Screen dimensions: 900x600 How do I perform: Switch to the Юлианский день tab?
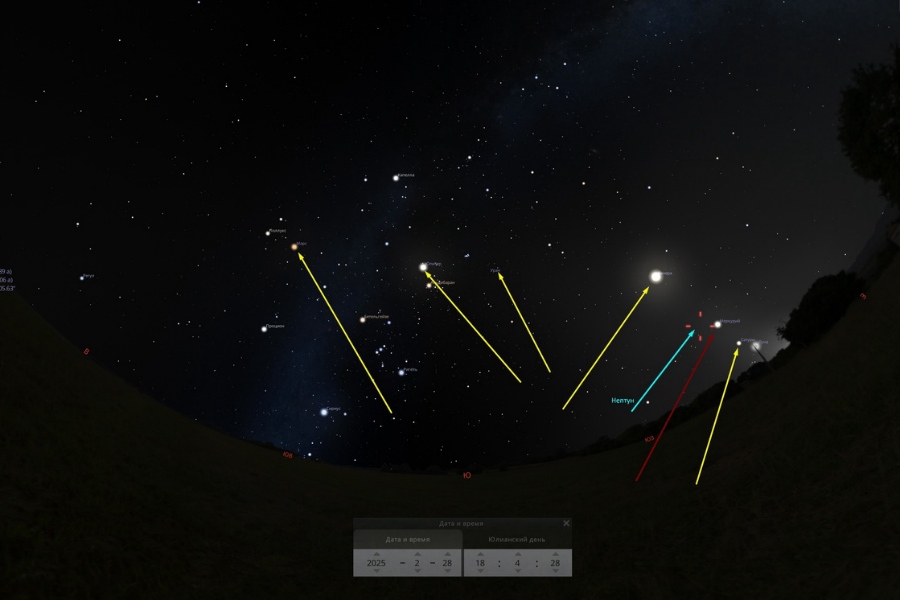(x=518, y=539)
